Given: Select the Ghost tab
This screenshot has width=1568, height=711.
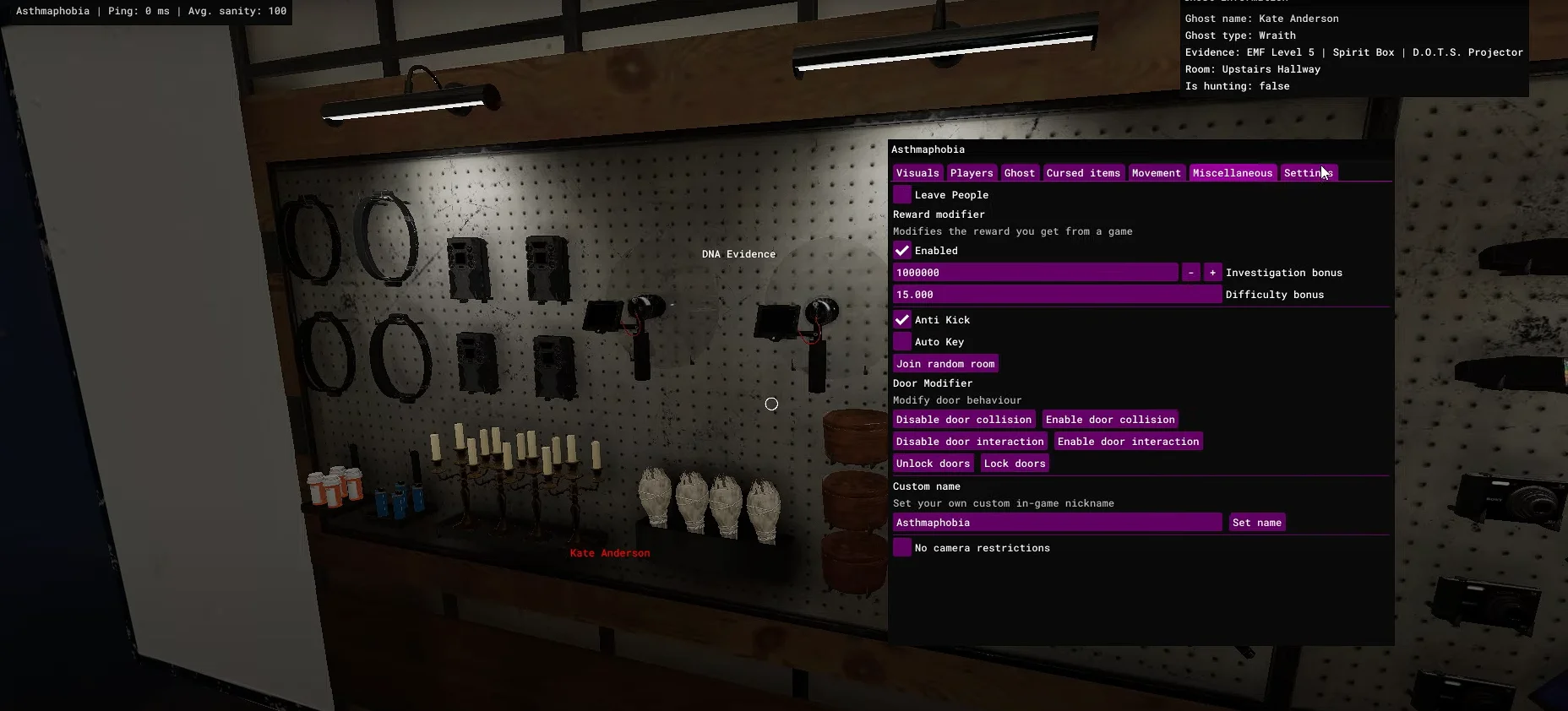Looking at the screenshot, I should 1019,173.
